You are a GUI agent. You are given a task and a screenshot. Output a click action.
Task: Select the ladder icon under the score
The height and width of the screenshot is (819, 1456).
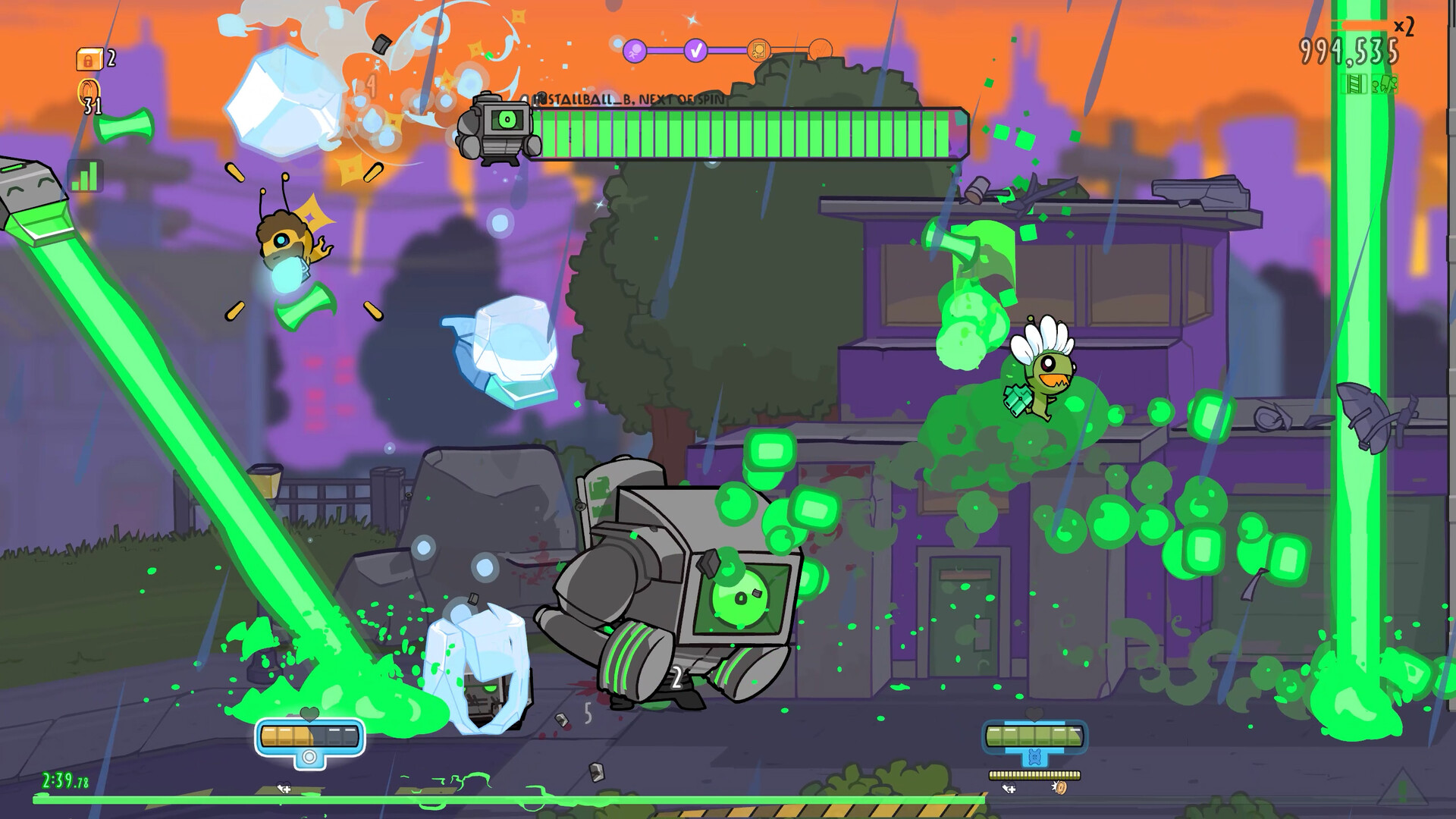tap(1354, 84)
